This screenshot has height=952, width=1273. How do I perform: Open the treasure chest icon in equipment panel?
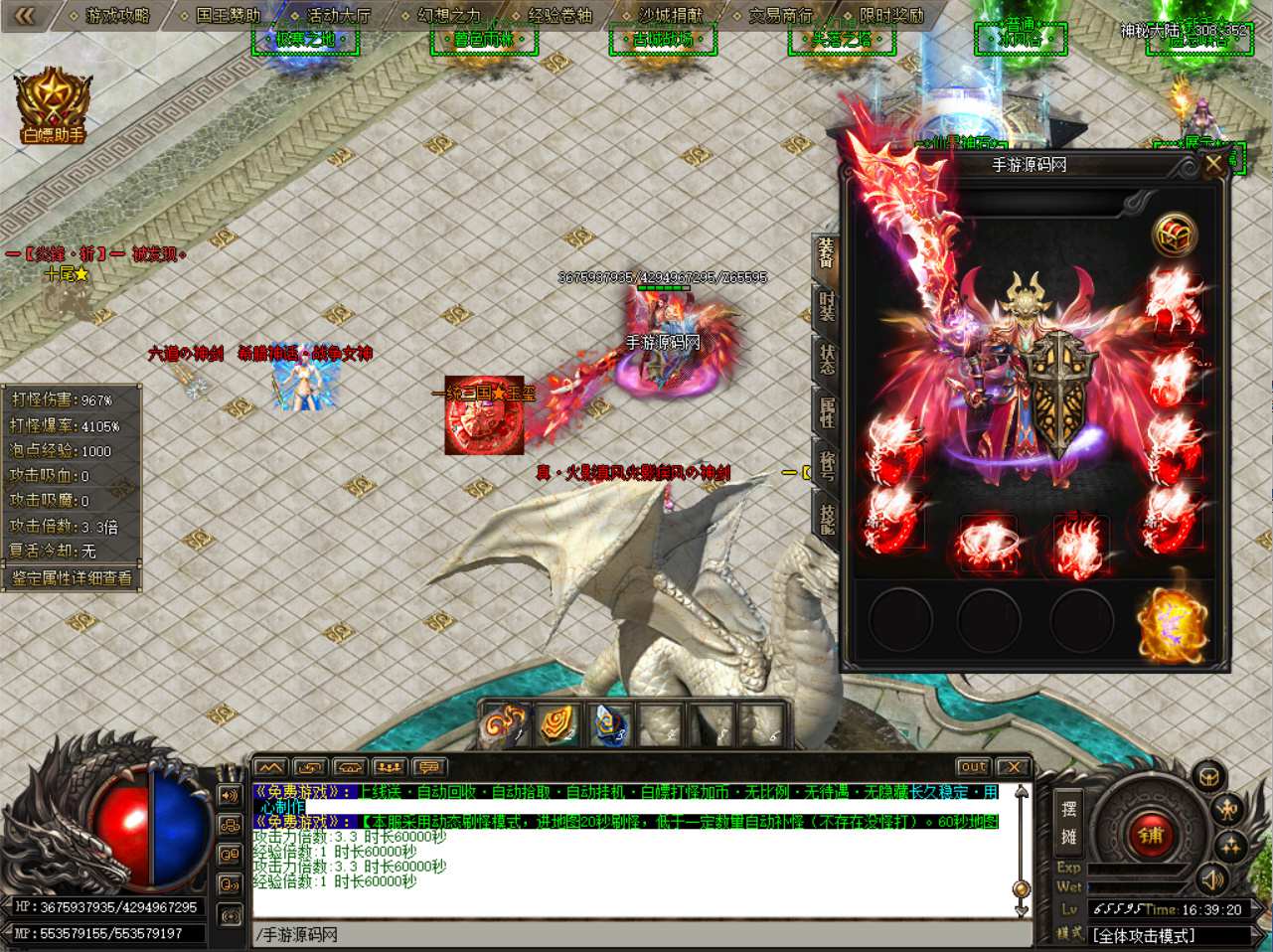pyautogui.click(x=1175, y=235)
